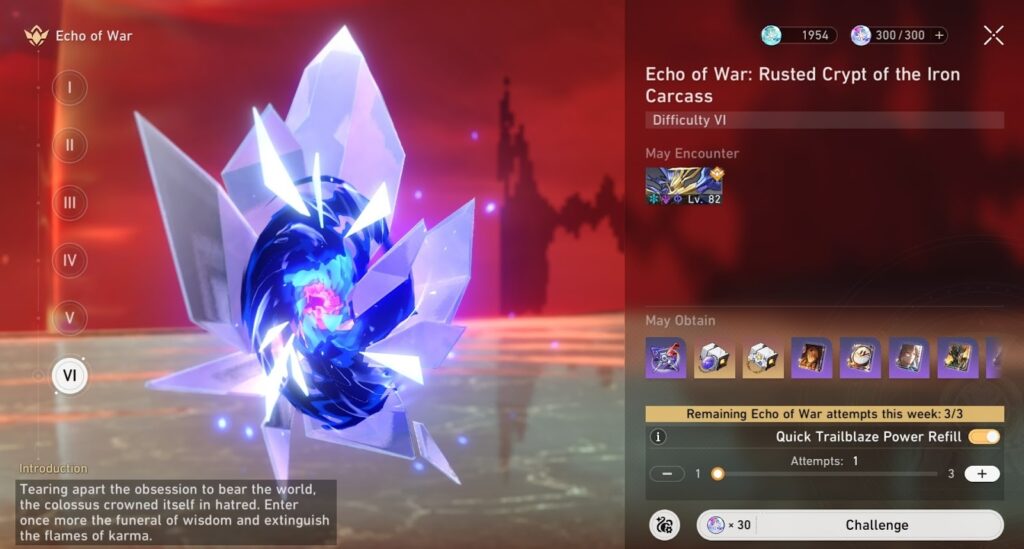
Task: Pick difficulty level IV
Action: [x=69, y=261]
